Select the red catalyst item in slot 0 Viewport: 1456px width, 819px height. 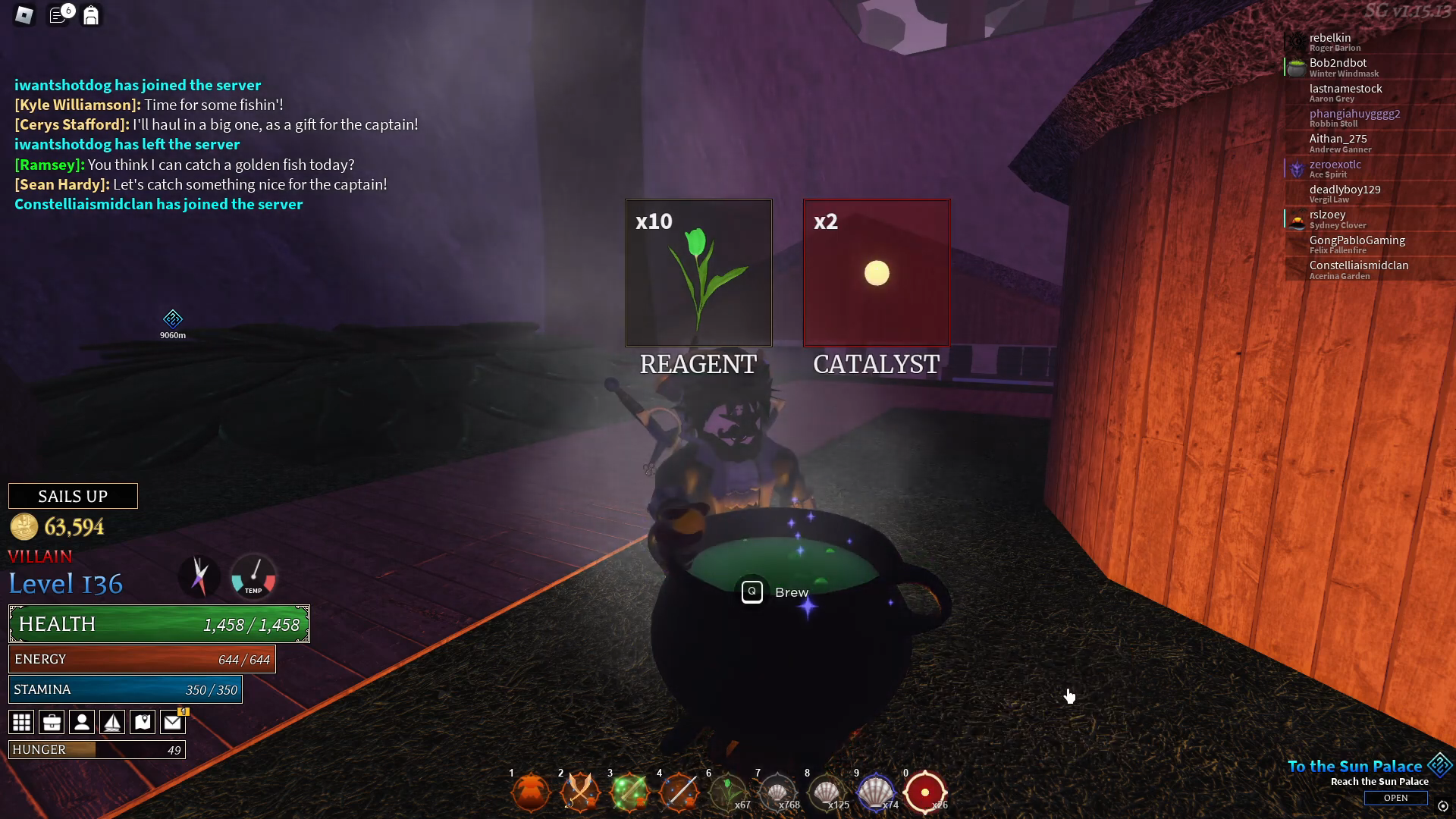click(x=925, y=791)
